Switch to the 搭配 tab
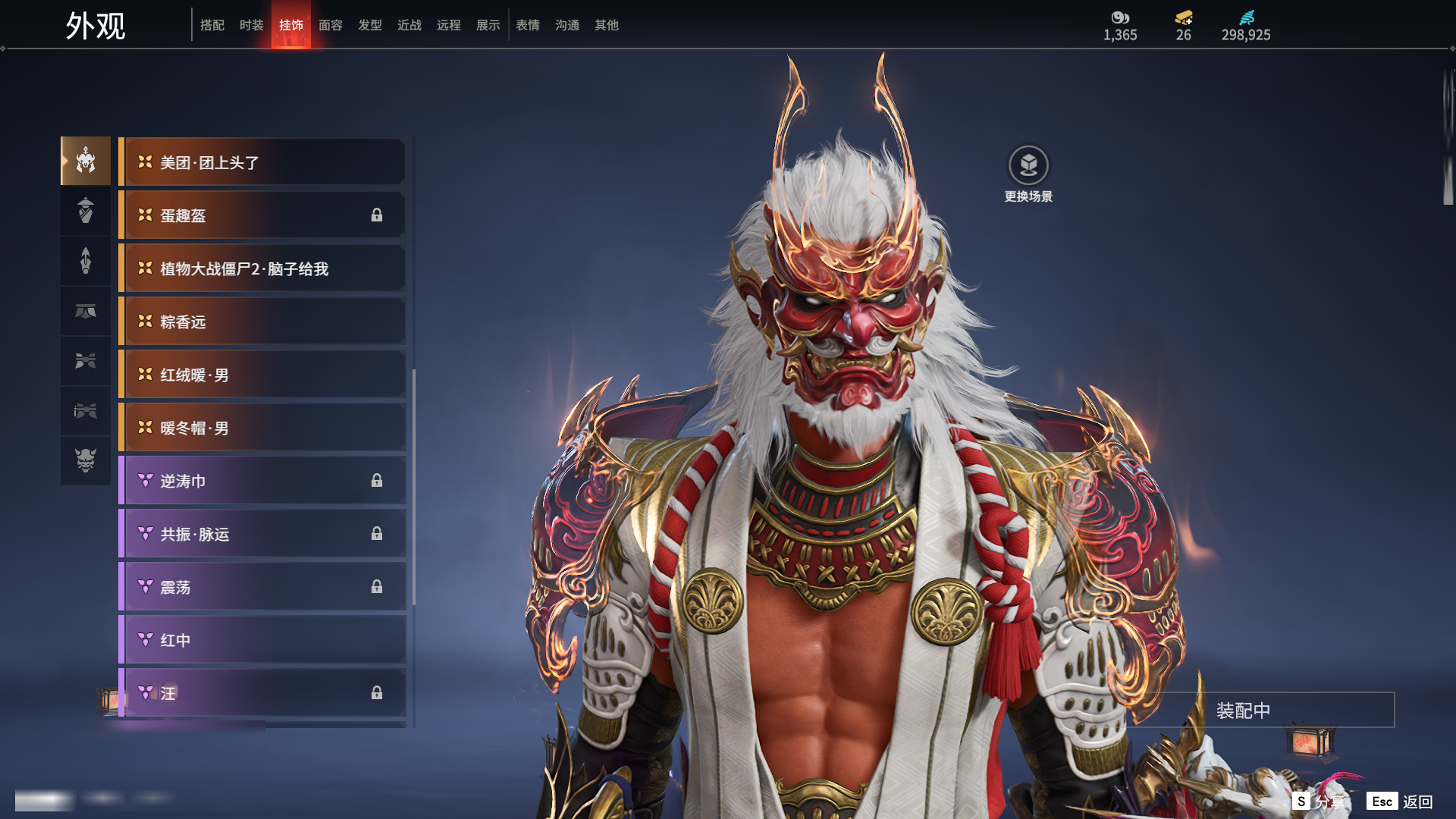 pos(212,25)
